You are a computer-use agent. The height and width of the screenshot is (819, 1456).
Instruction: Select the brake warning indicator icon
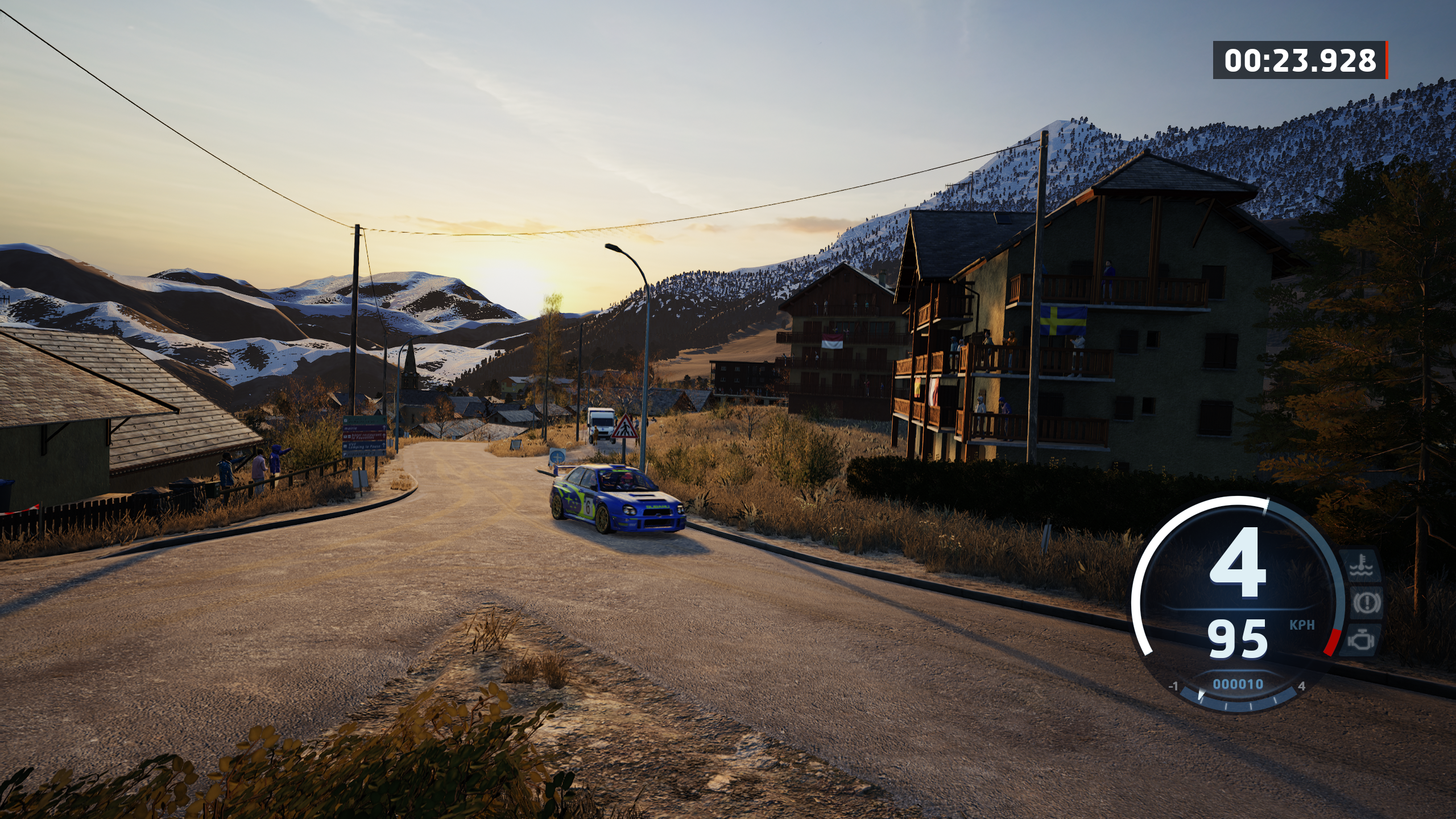click(x=1366, y=603)
